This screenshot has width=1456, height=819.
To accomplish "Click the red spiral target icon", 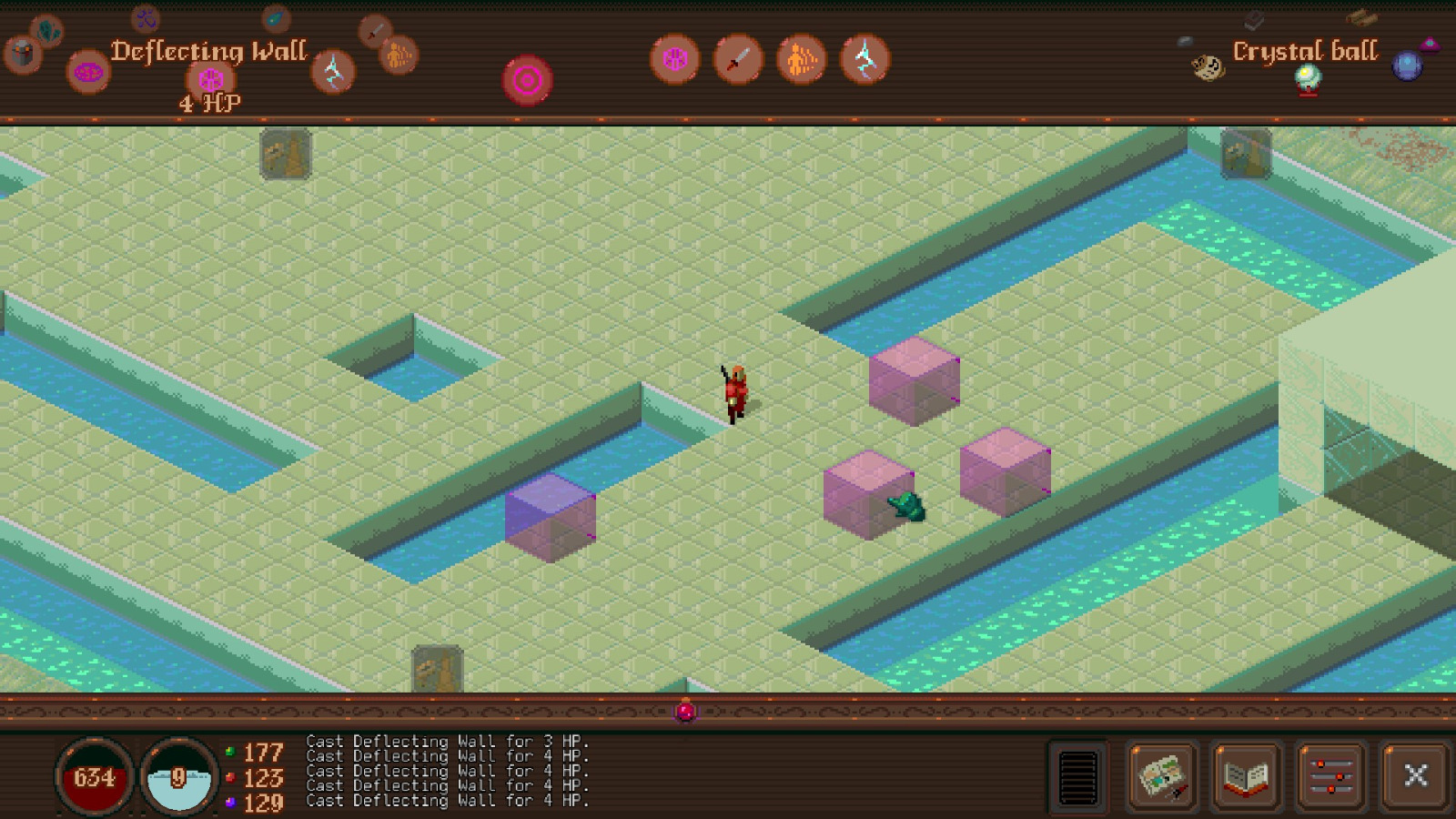I will (x=528, y=80).
